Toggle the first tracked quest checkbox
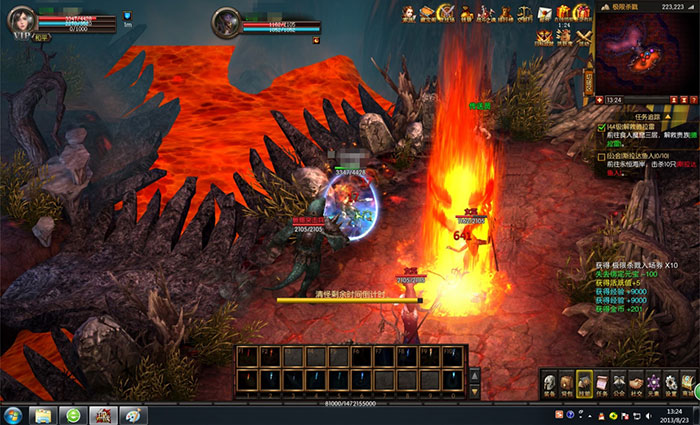 [601, 128]
